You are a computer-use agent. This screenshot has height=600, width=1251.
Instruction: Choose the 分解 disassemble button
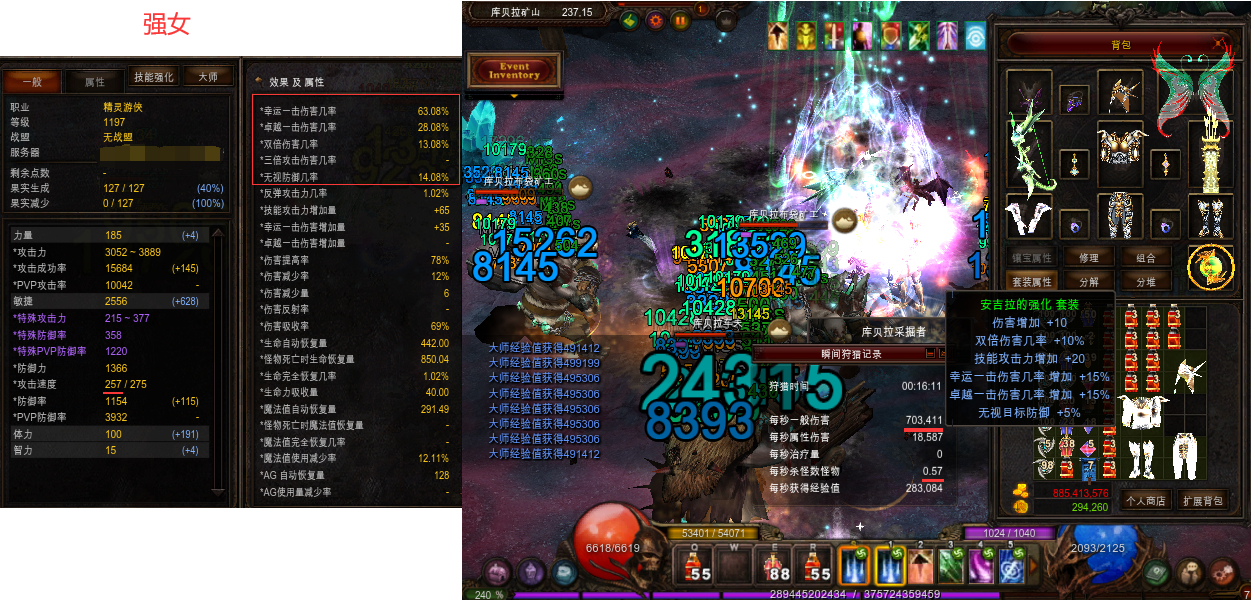(1089, 282)
